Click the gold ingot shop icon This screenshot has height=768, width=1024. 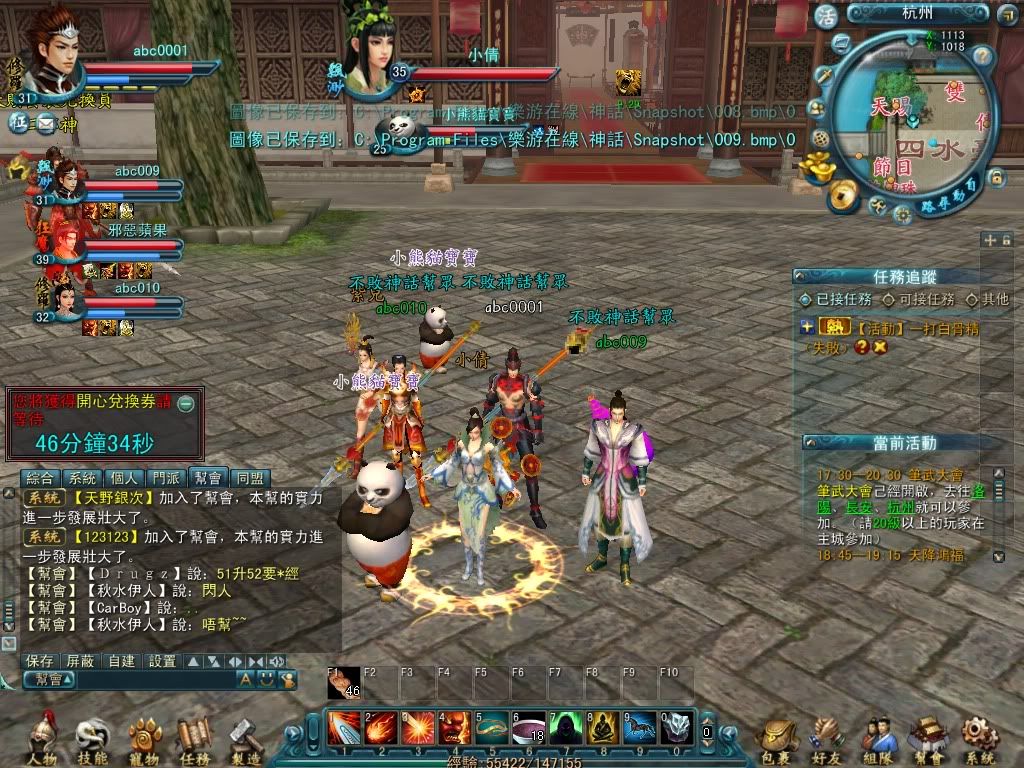(x=822, y=163)
